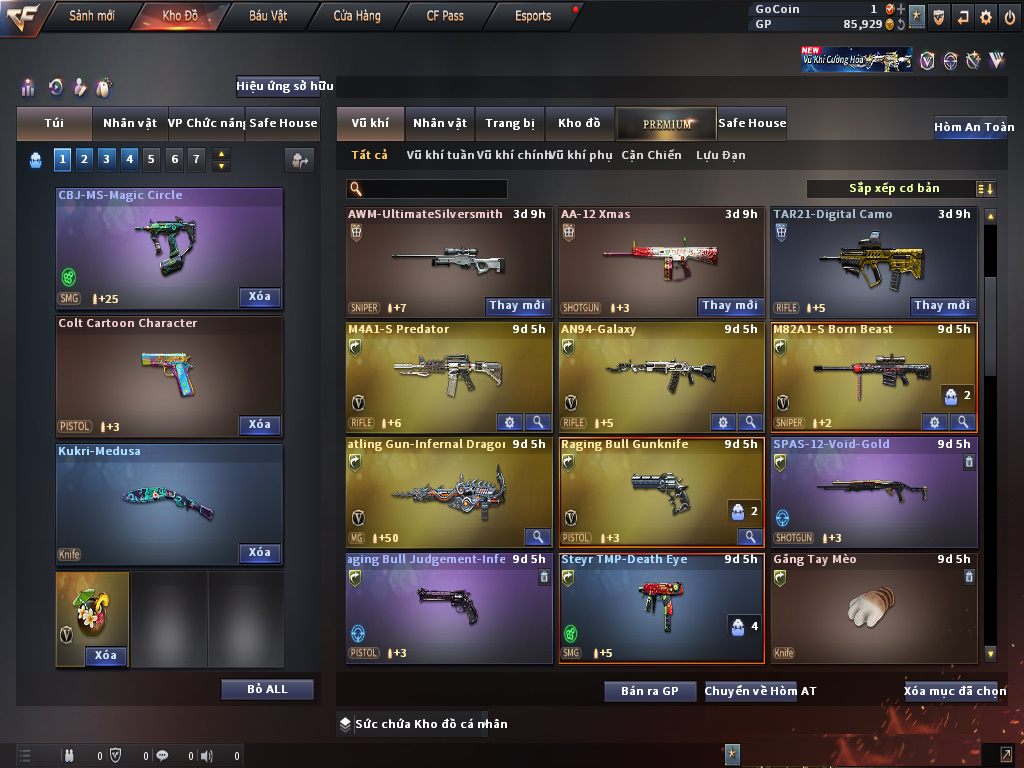1024x768 pixels.
Task: Delete selected items with Xóa mục đã chọn
Action: pyautogui.click(x=954, y=691)
